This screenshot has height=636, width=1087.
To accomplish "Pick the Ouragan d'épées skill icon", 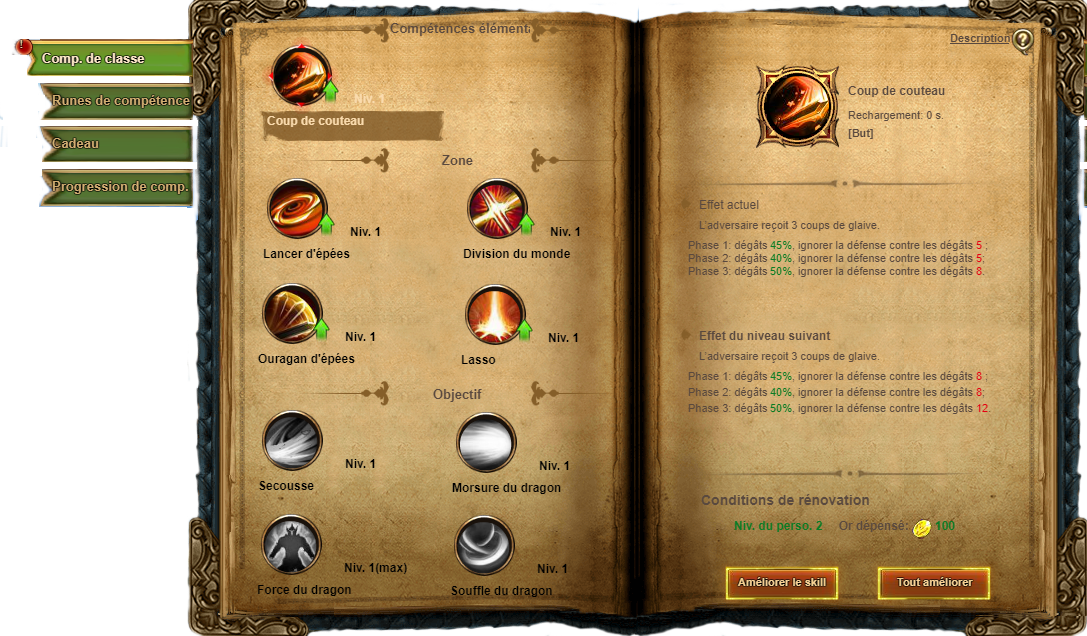I will [292, 314].
